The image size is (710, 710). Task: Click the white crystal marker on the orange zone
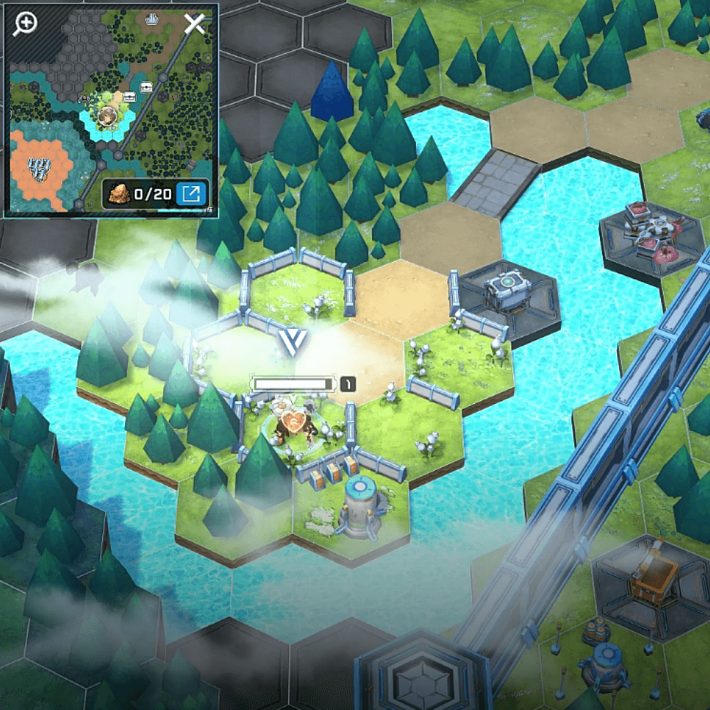40,167
